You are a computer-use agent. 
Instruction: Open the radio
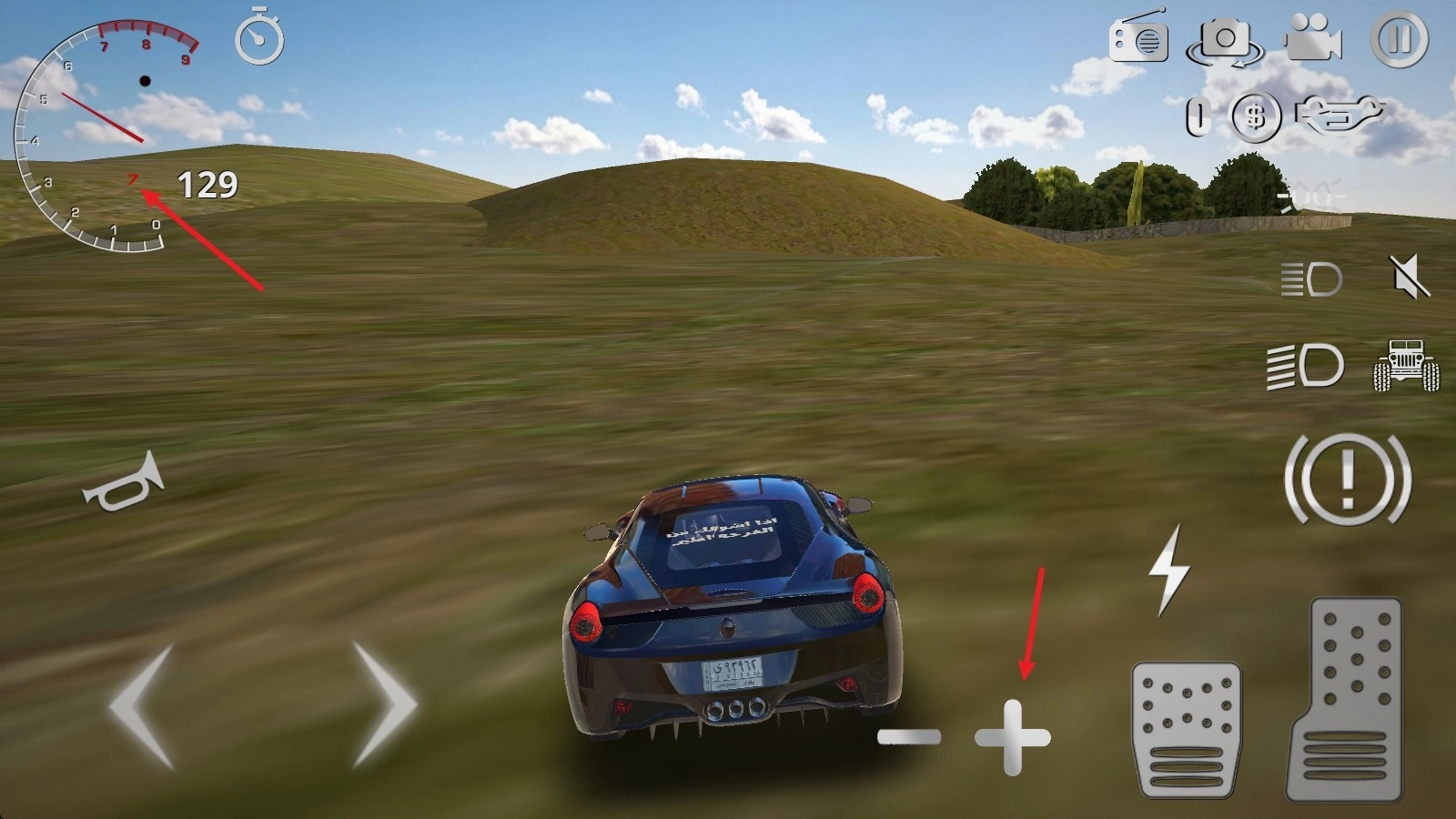click(1138, 37)
